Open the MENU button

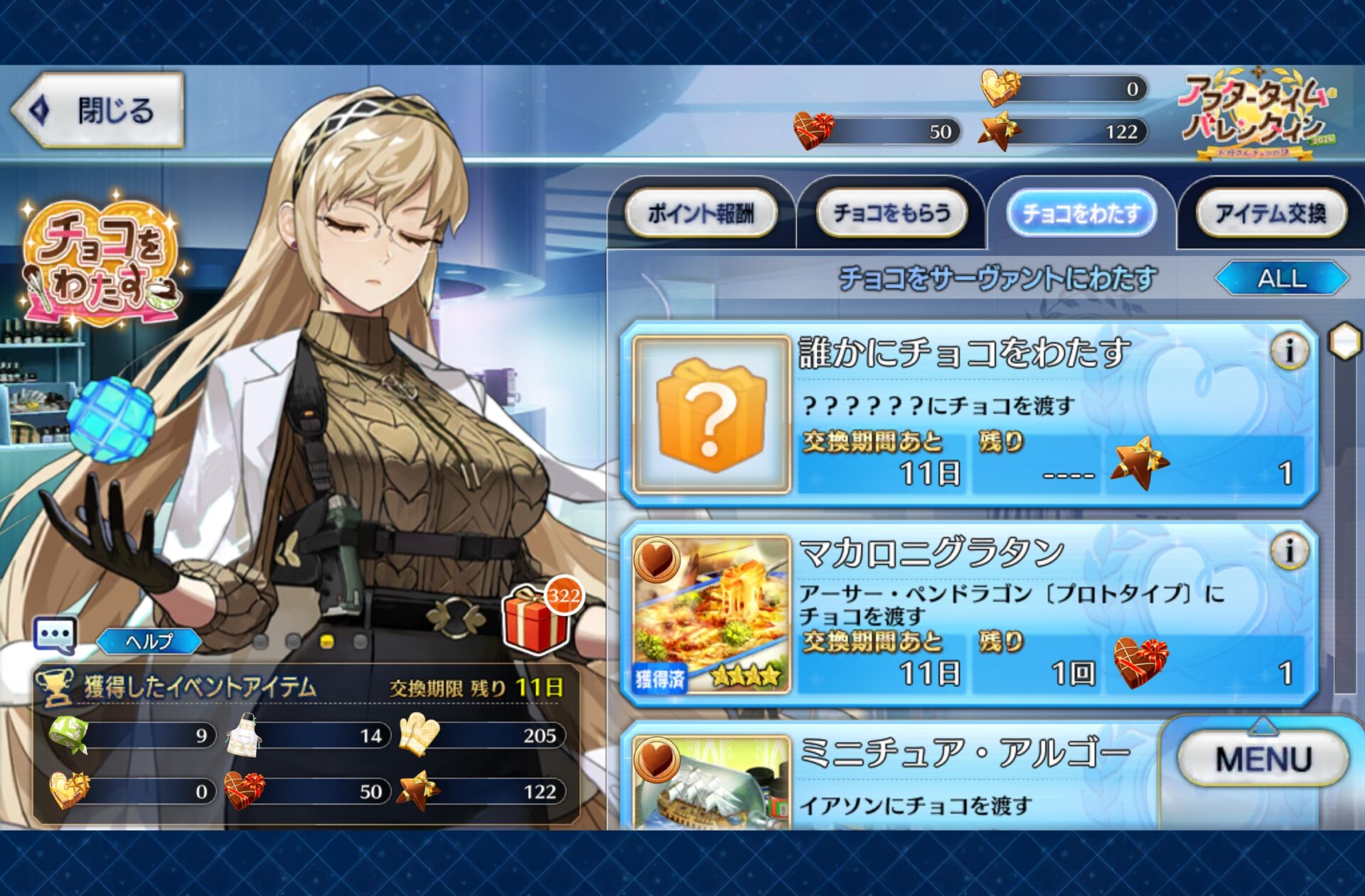pyautogui.click(x=1263, y=759)
